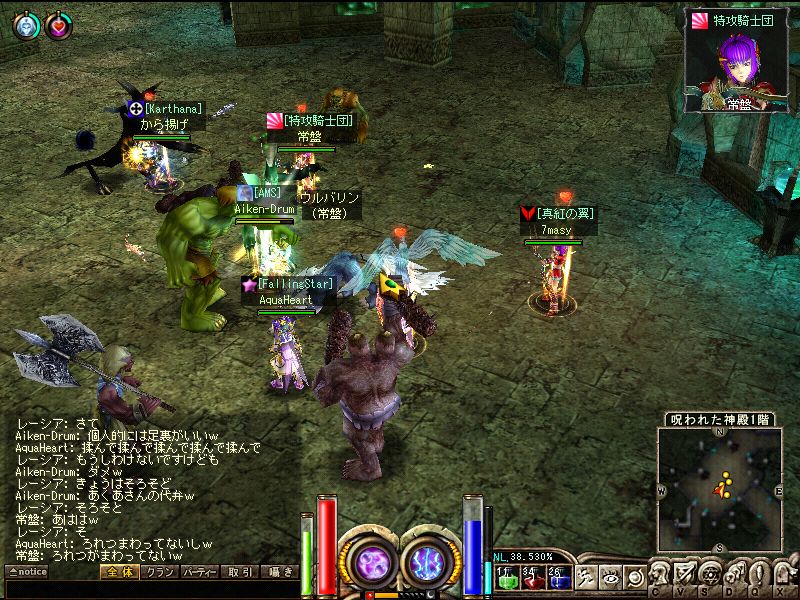
Task: Switch to the 取引 chat tab
Action: tap(240, 572)
